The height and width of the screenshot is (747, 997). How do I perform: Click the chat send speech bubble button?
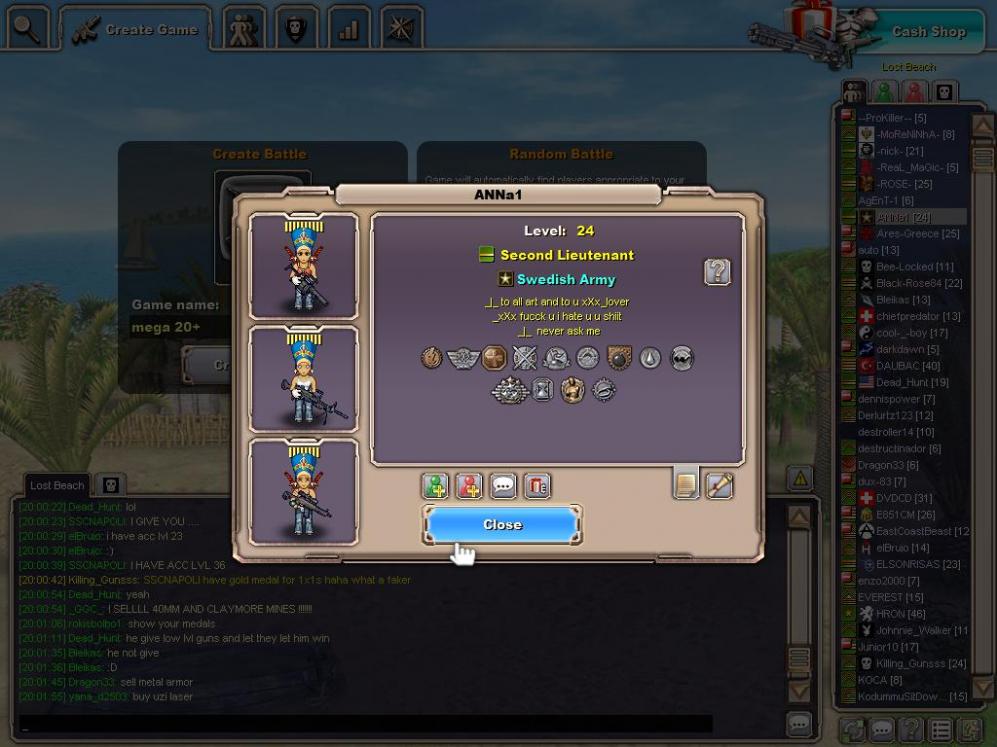pos(798,723)
